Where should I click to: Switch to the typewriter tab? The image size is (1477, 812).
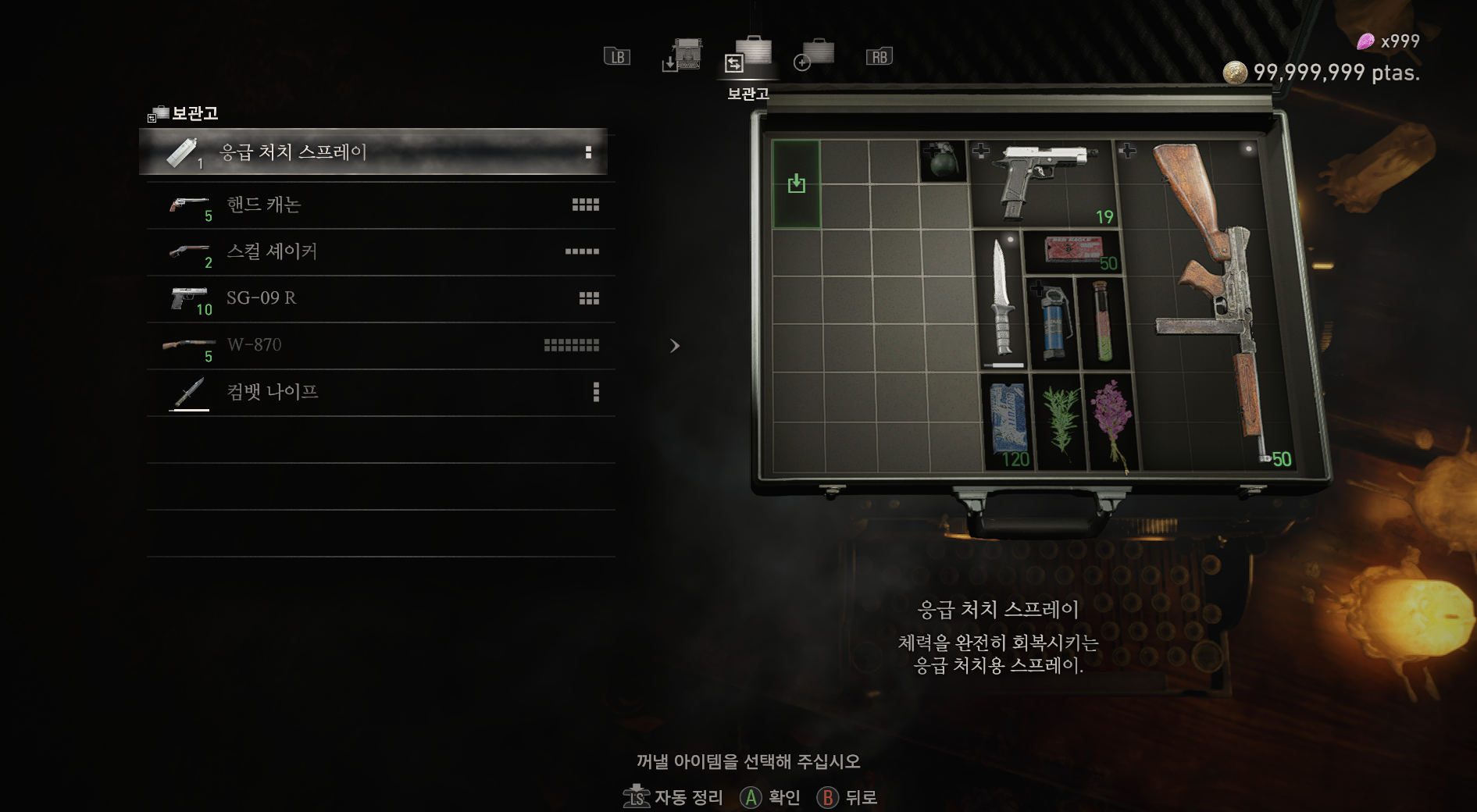[x=683, y=55]
